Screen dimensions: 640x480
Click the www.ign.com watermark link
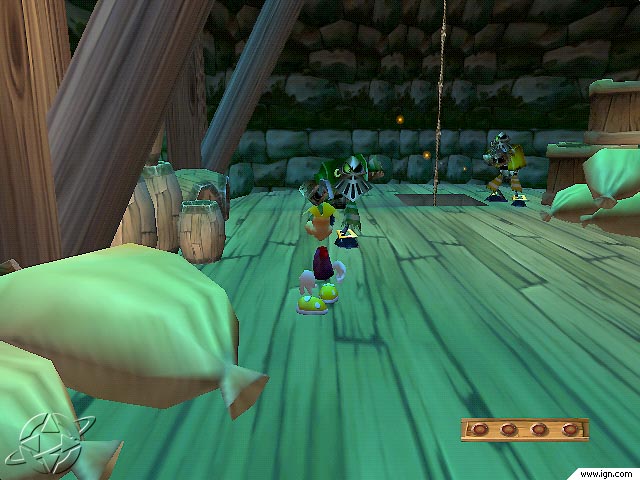tap(606, 472)
